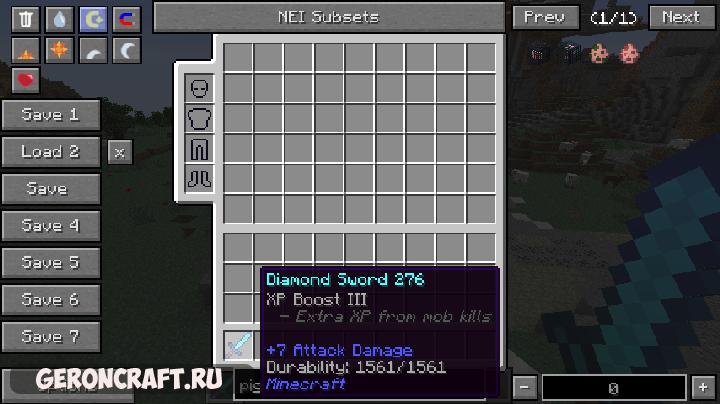
Task: Save inventory state to Save 1
Action: click(50, 115)
